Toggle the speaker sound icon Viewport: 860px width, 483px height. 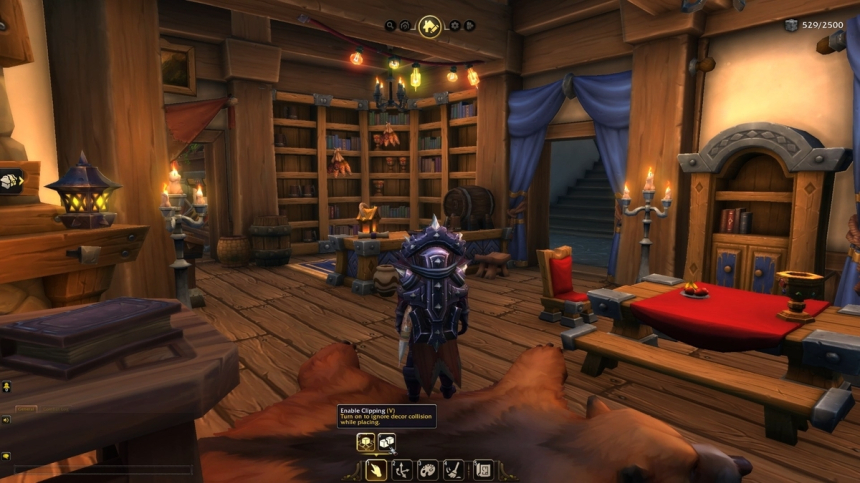[6, 420]
